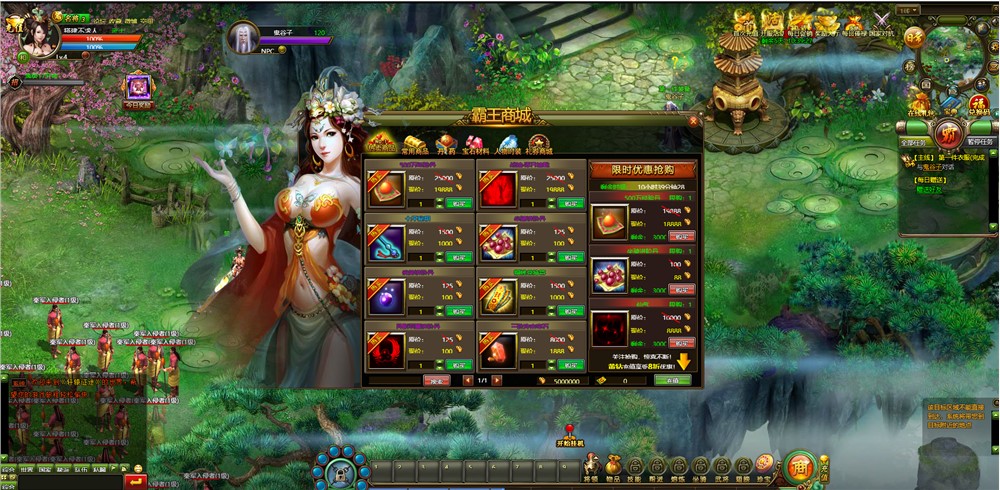Open the 丹药 category tab
This screenshot has width=1000, height=490.
[x=445, y=146]
